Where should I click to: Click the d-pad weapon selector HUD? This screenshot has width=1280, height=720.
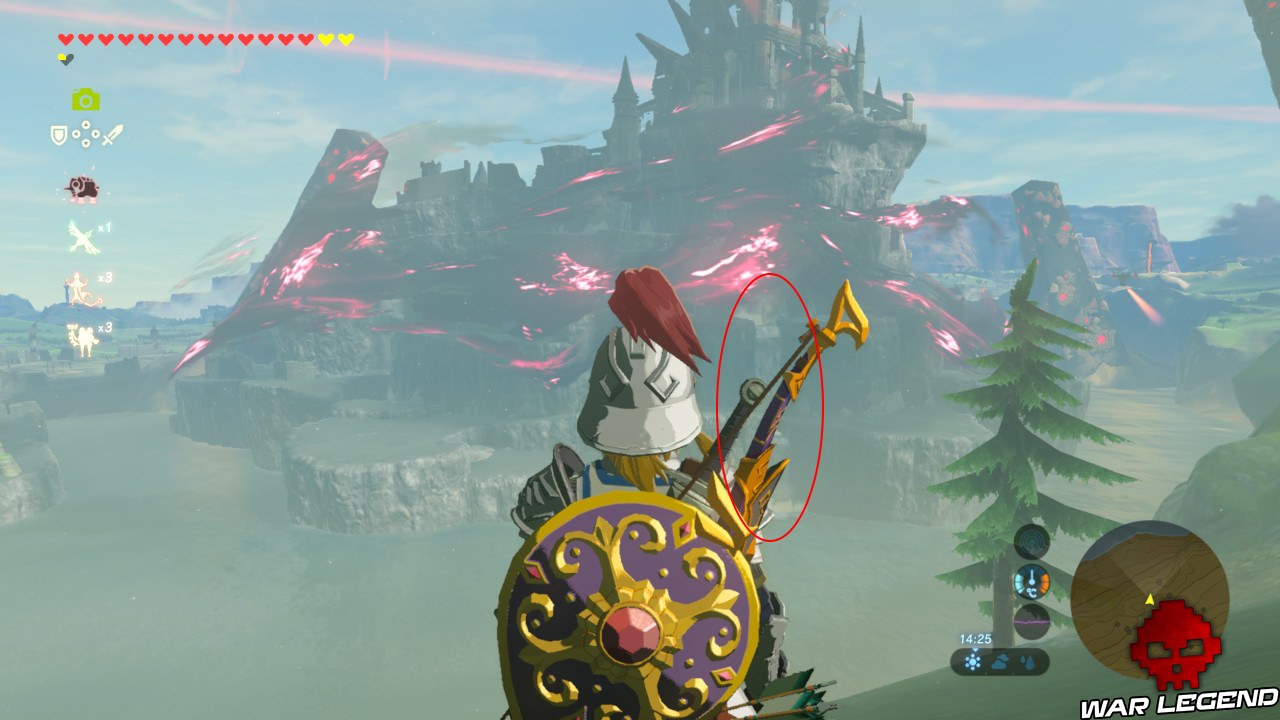[85, 135]
